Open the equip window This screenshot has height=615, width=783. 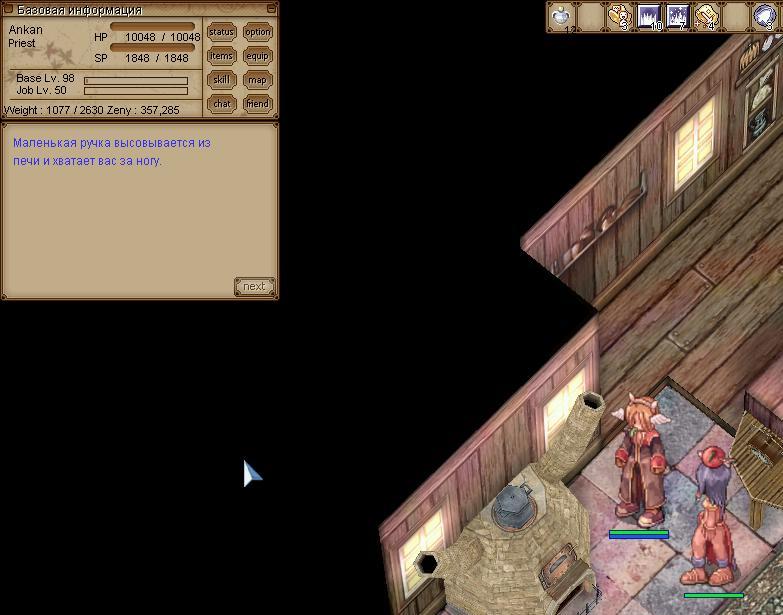(258, 56)
